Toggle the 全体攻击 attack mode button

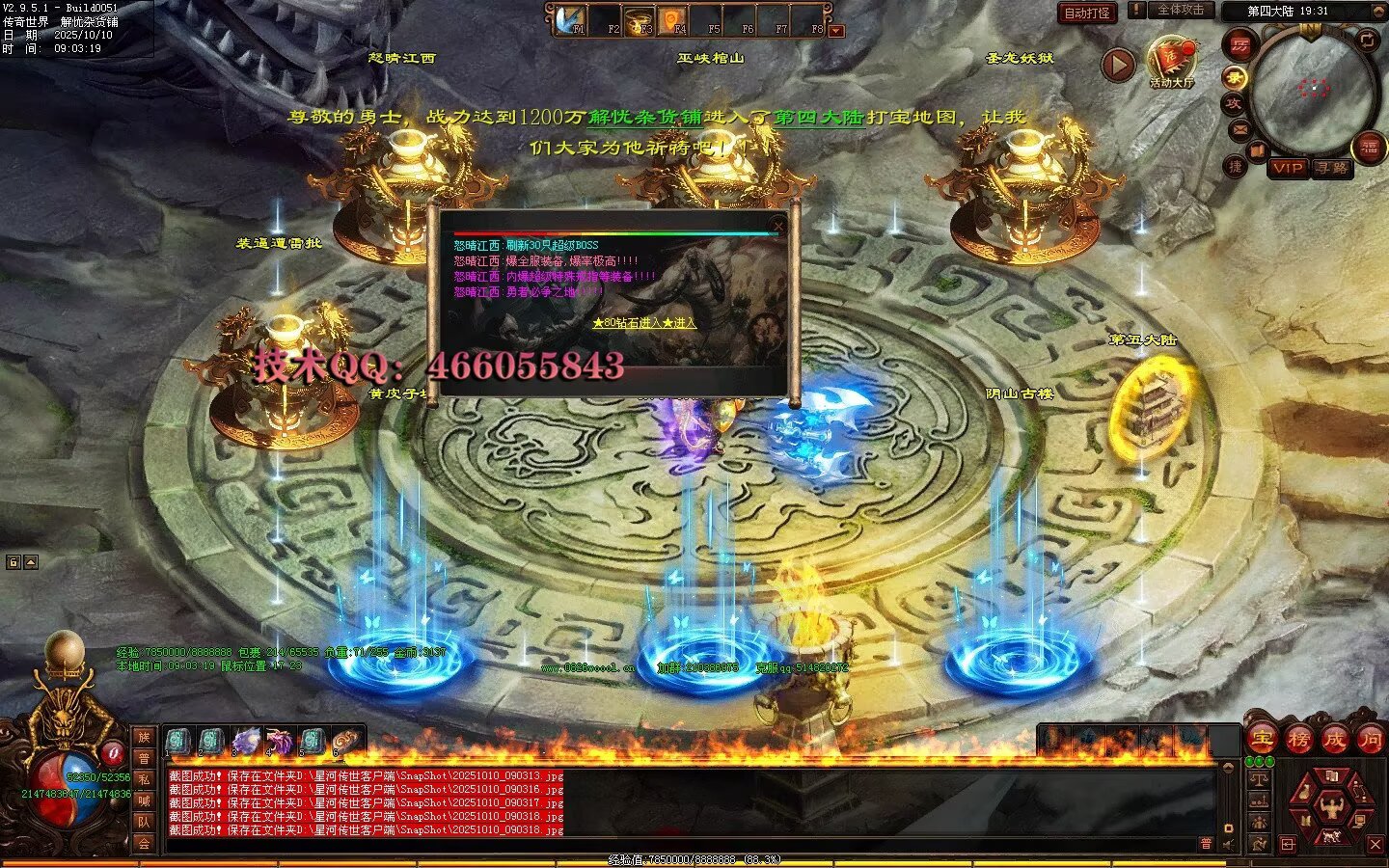1180,10
